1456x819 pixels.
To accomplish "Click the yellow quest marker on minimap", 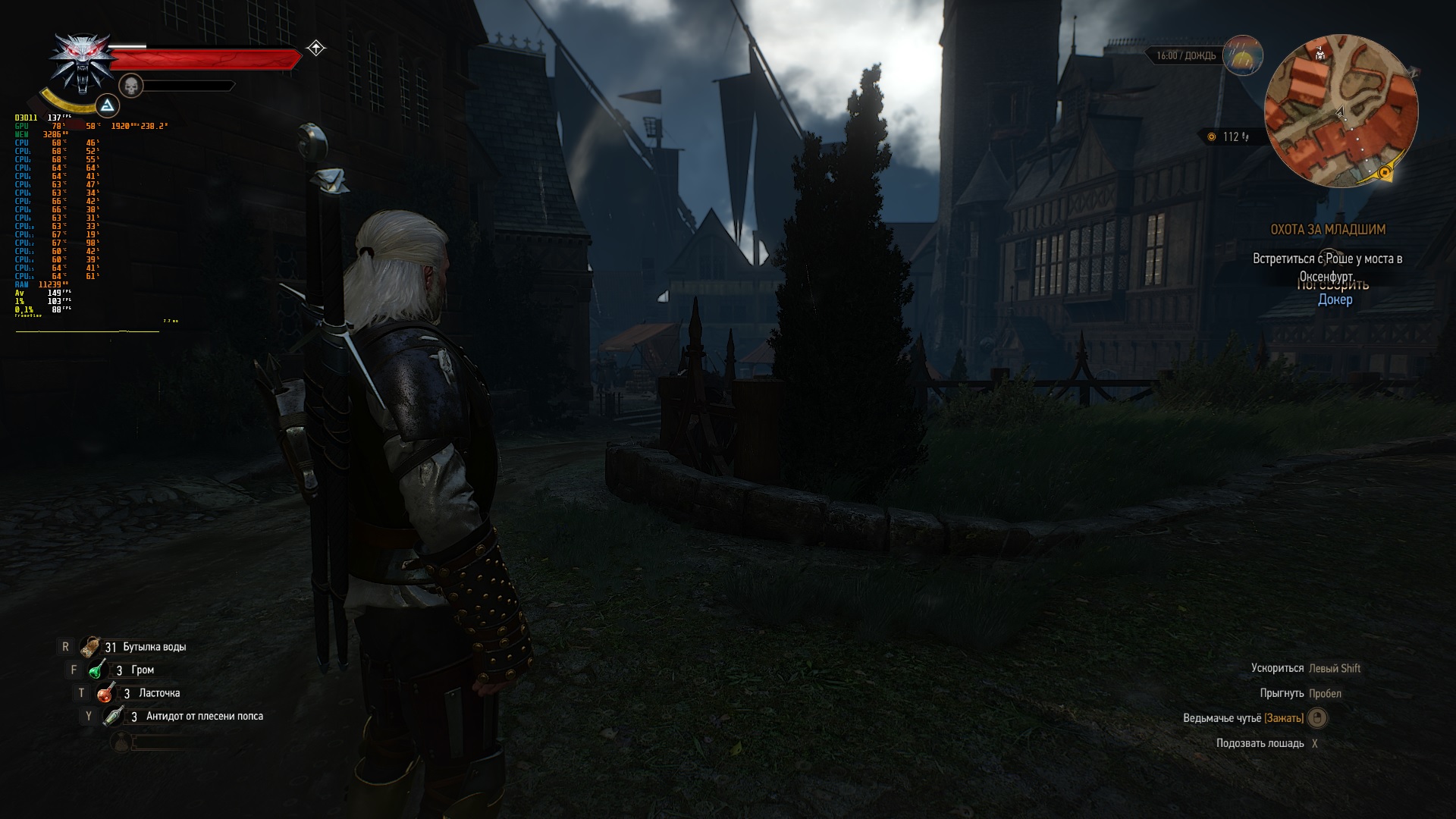I will [1385, 173].
